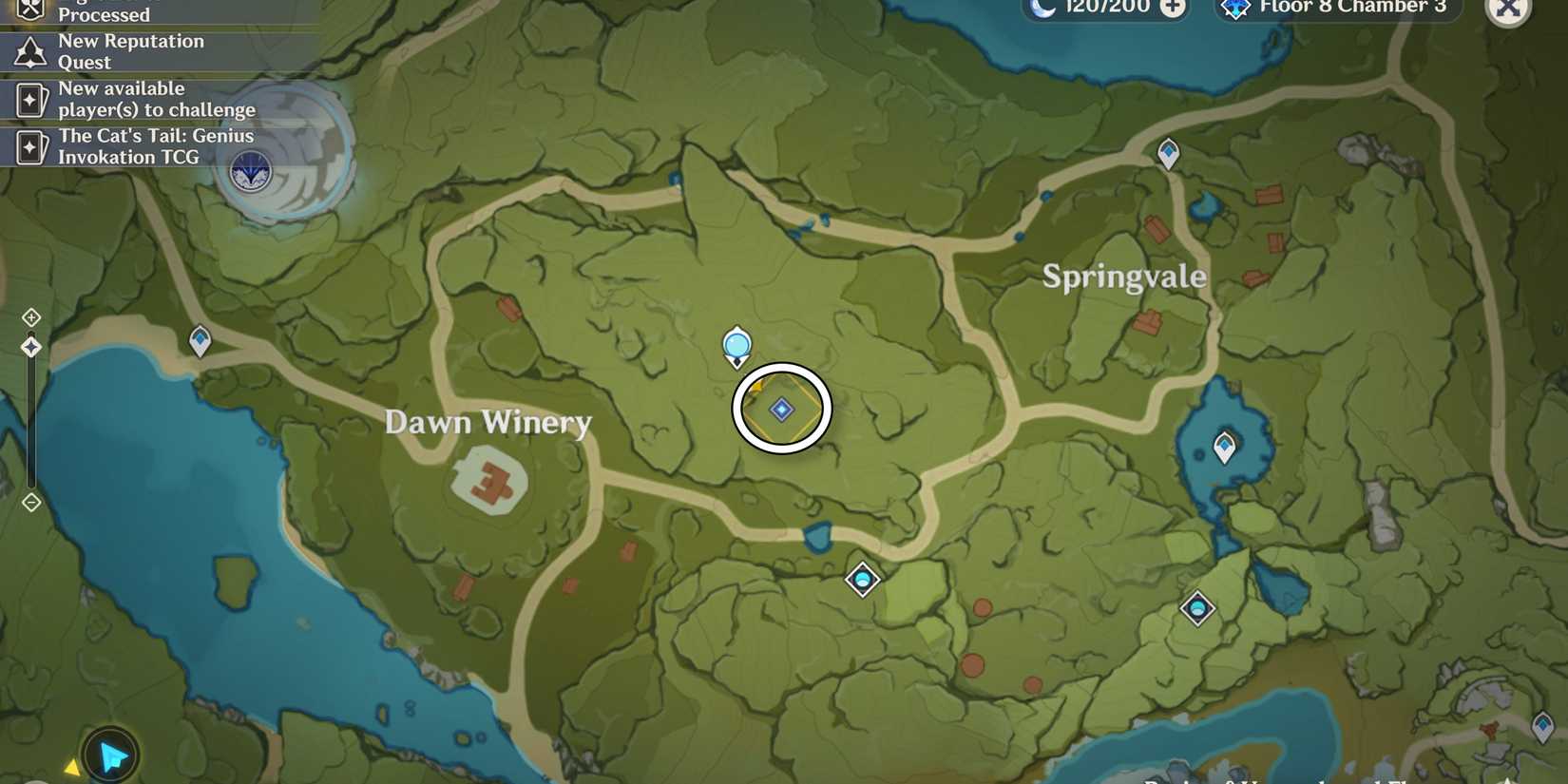Click the map zoom slider handle

pos(31,346)
